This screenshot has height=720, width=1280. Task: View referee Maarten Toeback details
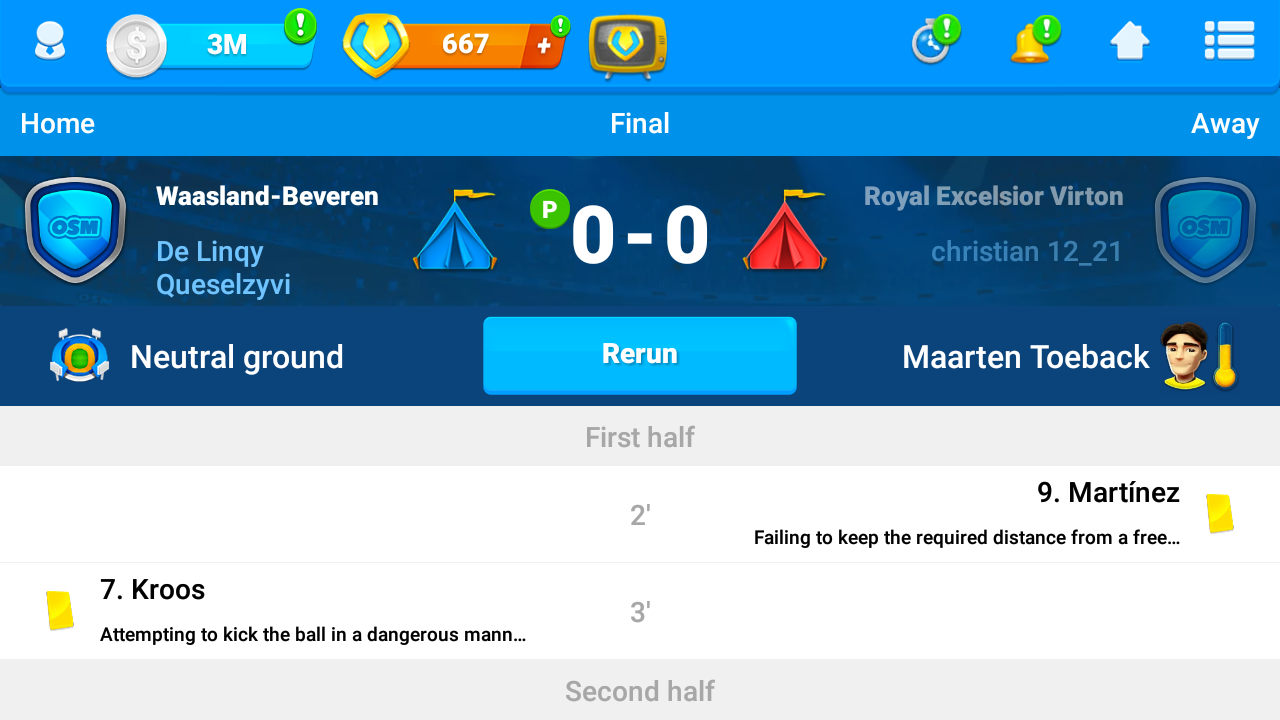tap(1026, 357)
